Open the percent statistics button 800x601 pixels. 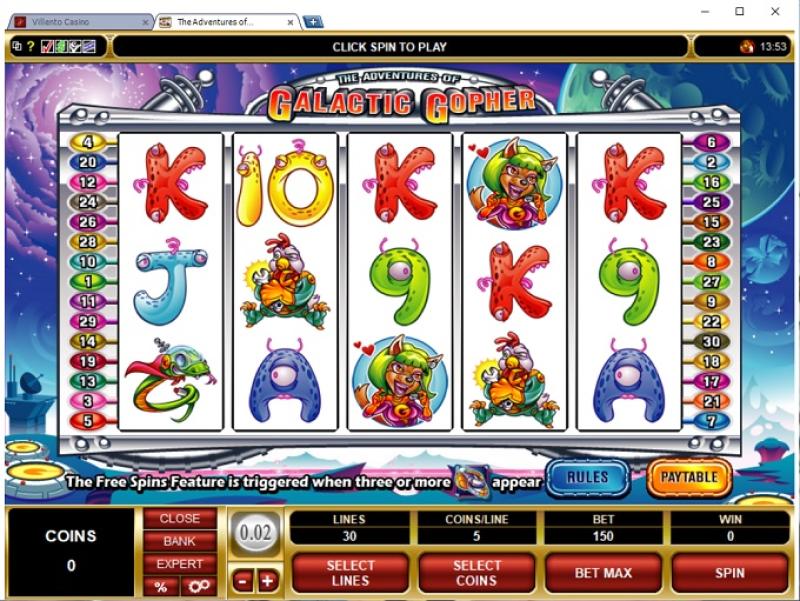tap(160, 586)
